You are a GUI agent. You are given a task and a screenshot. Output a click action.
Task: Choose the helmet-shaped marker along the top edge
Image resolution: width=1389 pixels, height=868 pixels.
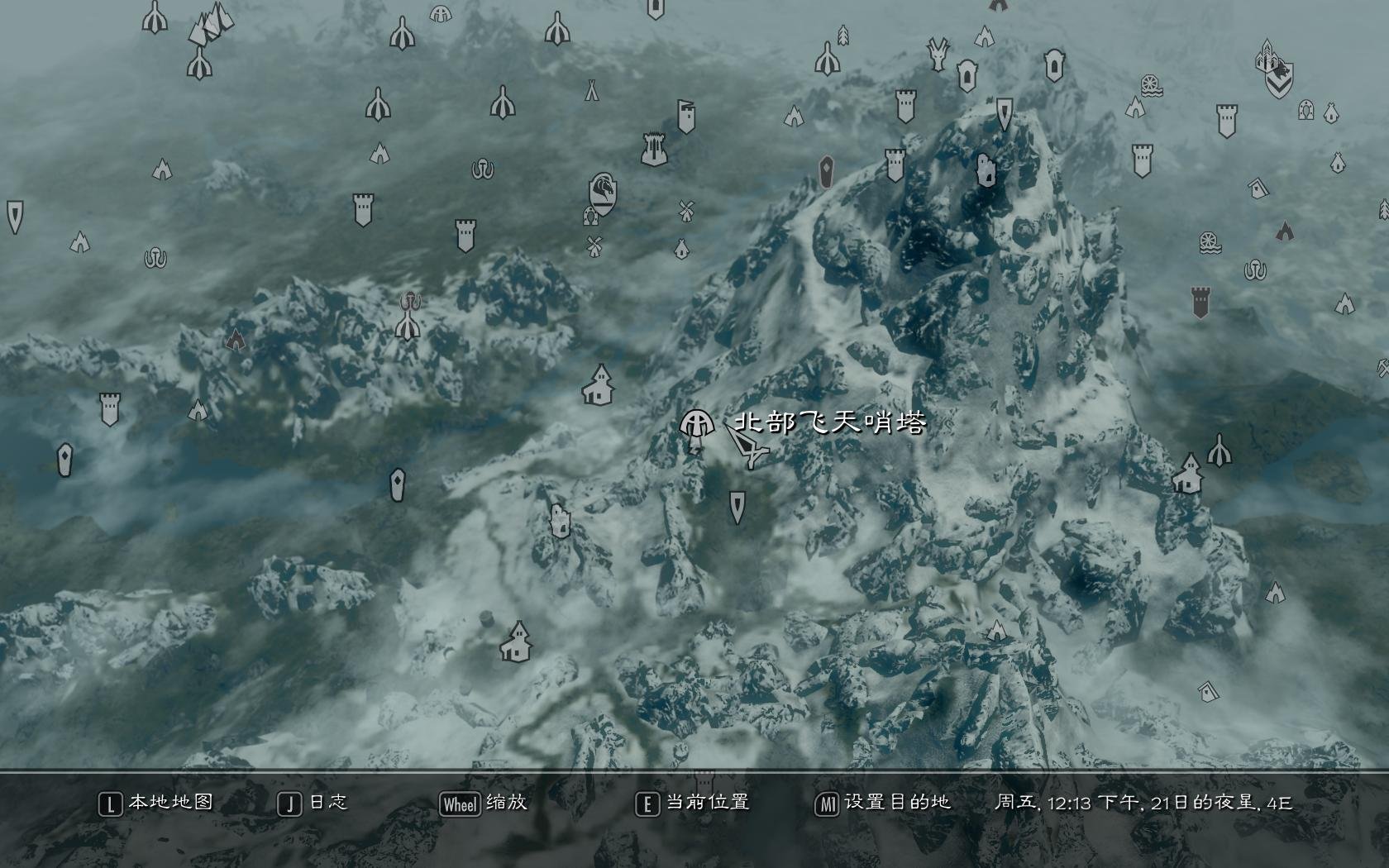(x=441, y=13)
